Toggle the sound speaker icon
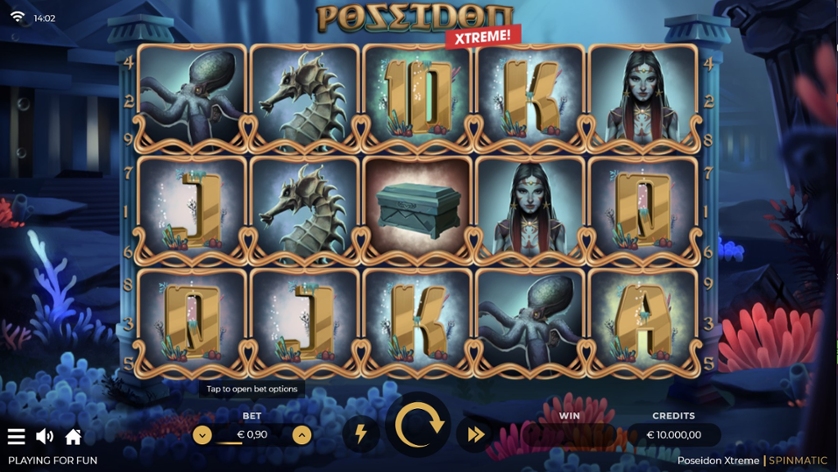 45,437
